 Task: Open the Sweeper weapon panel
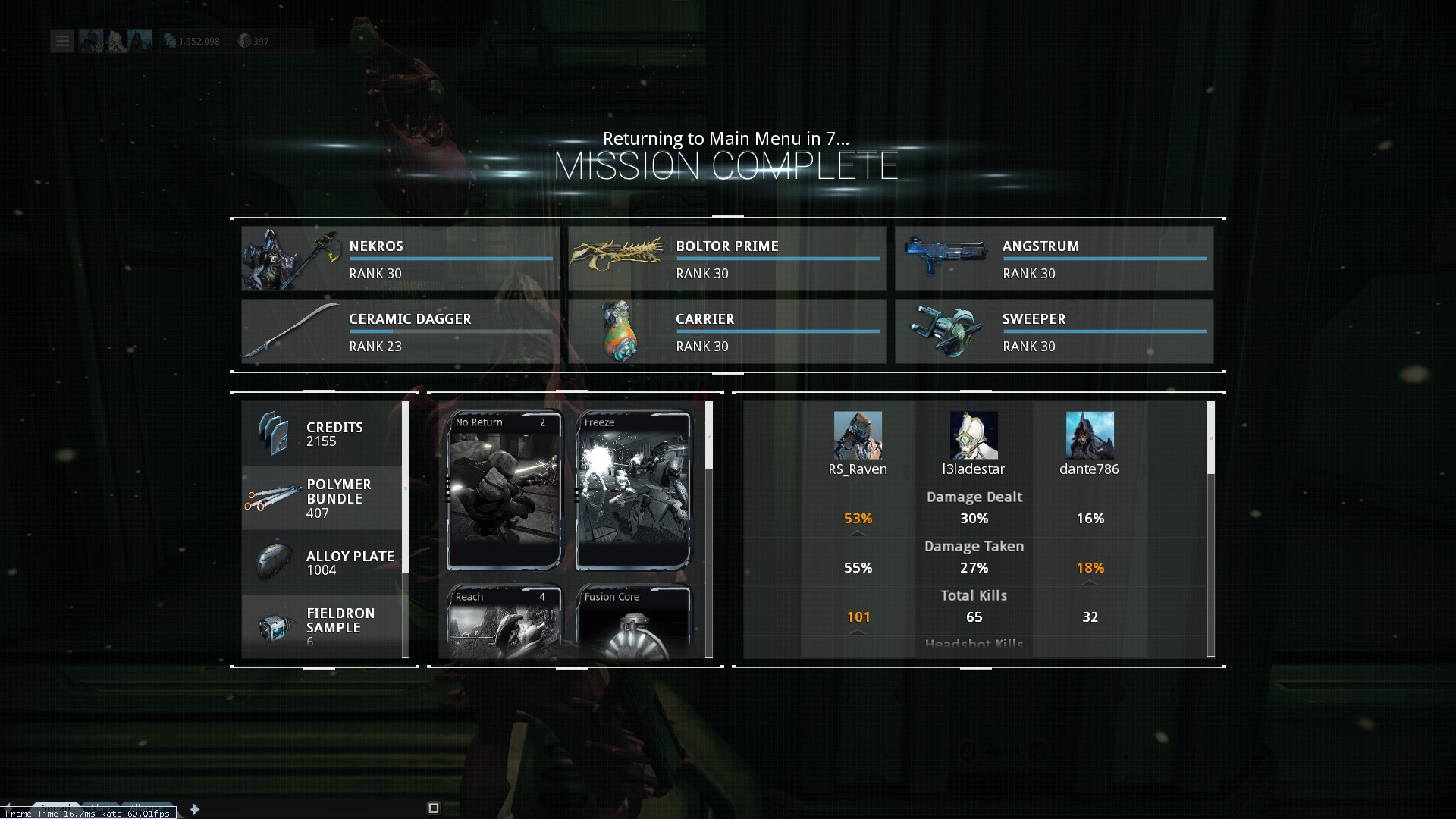coord(1053,331)
